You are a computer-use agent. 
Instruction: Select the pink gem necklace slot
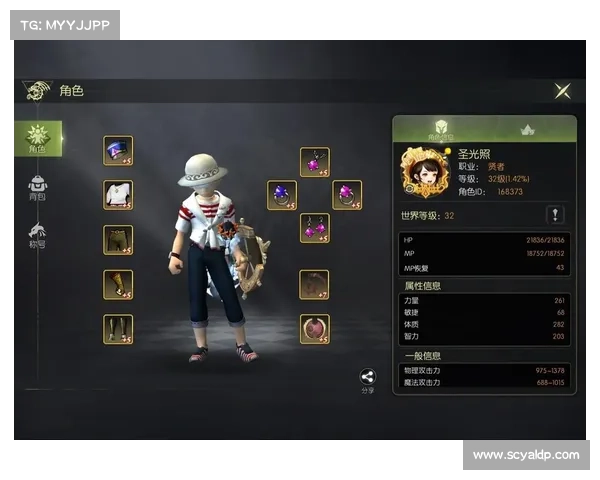(315, 162)
